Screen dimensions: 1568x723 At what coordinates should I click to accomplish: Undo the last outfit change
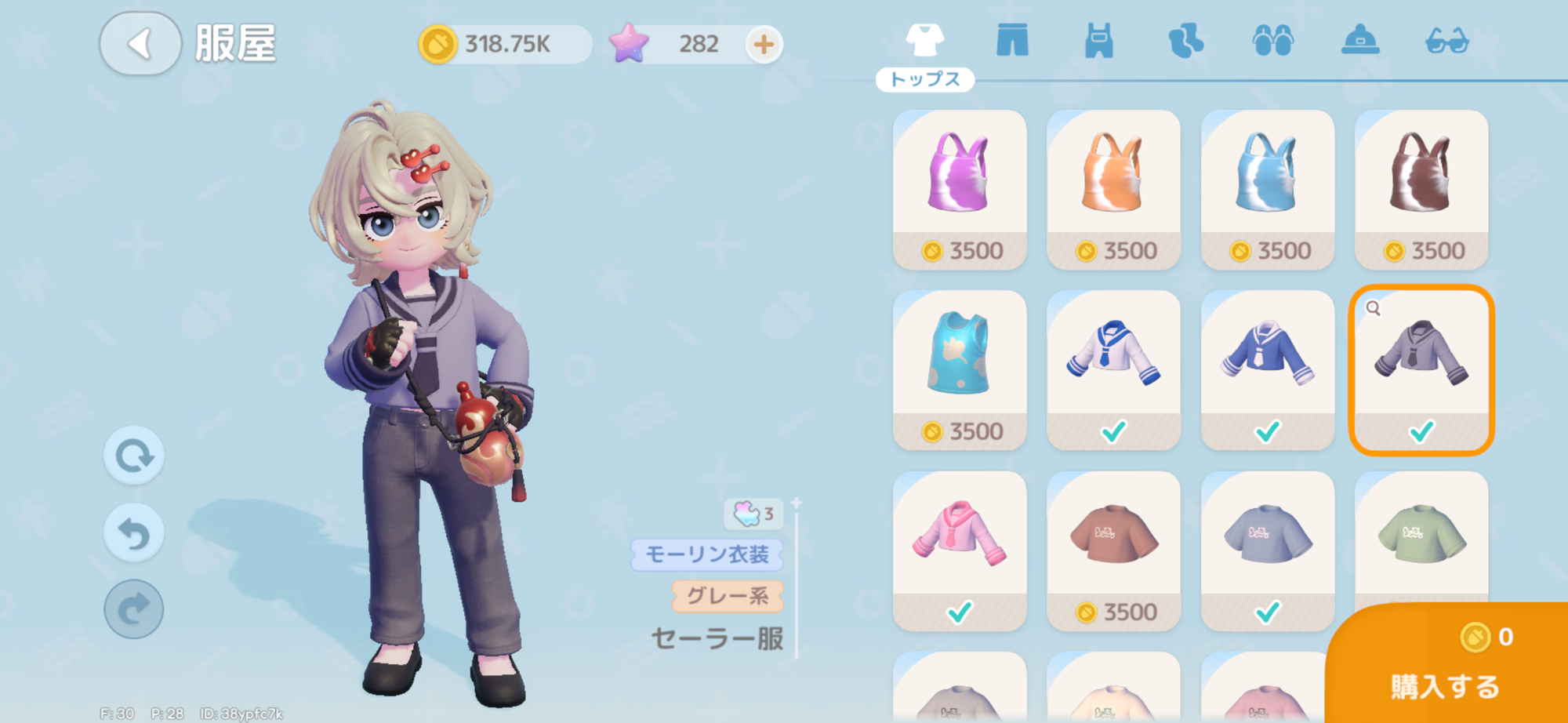point(134,533)
